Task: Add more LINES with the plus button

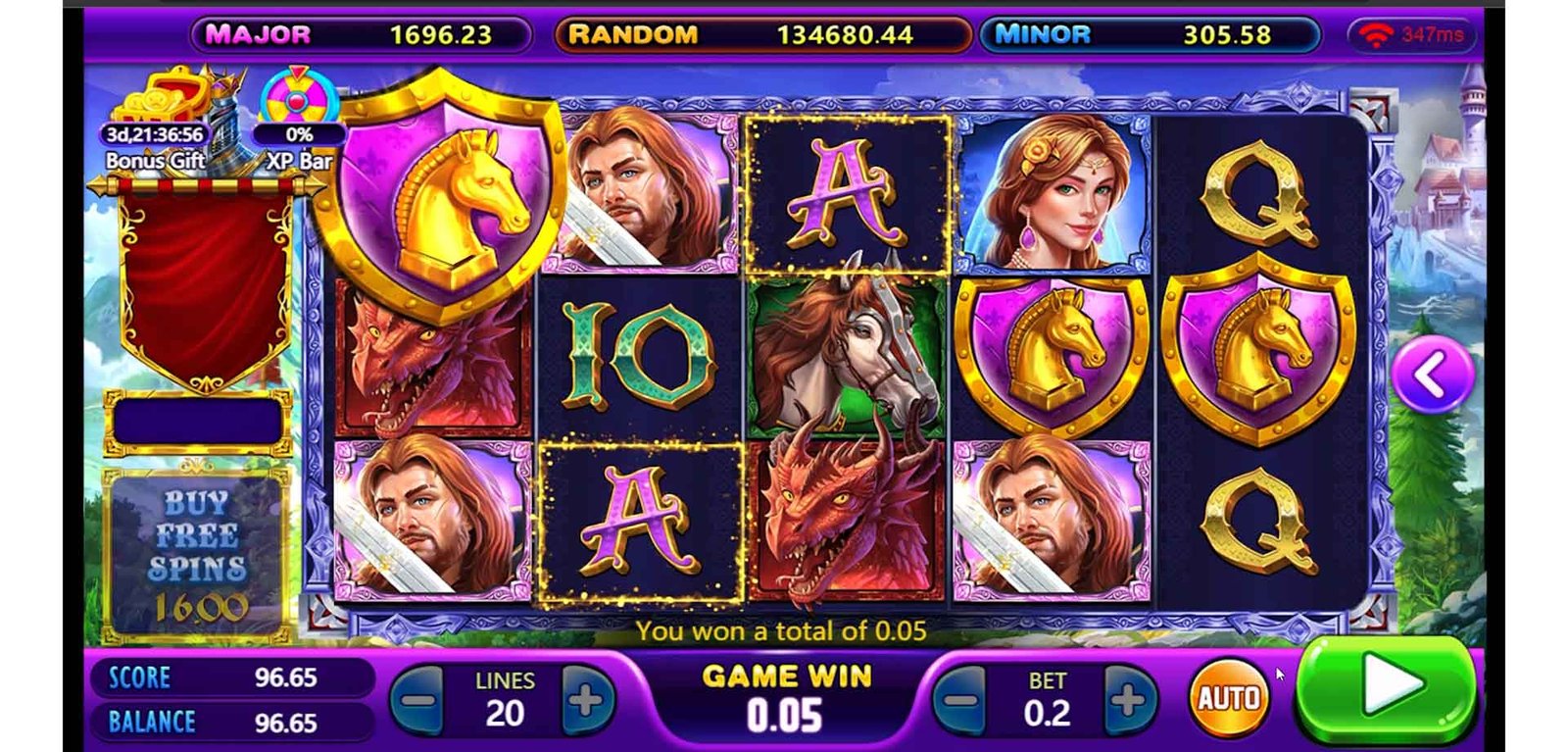Action: tap(586, 699)
